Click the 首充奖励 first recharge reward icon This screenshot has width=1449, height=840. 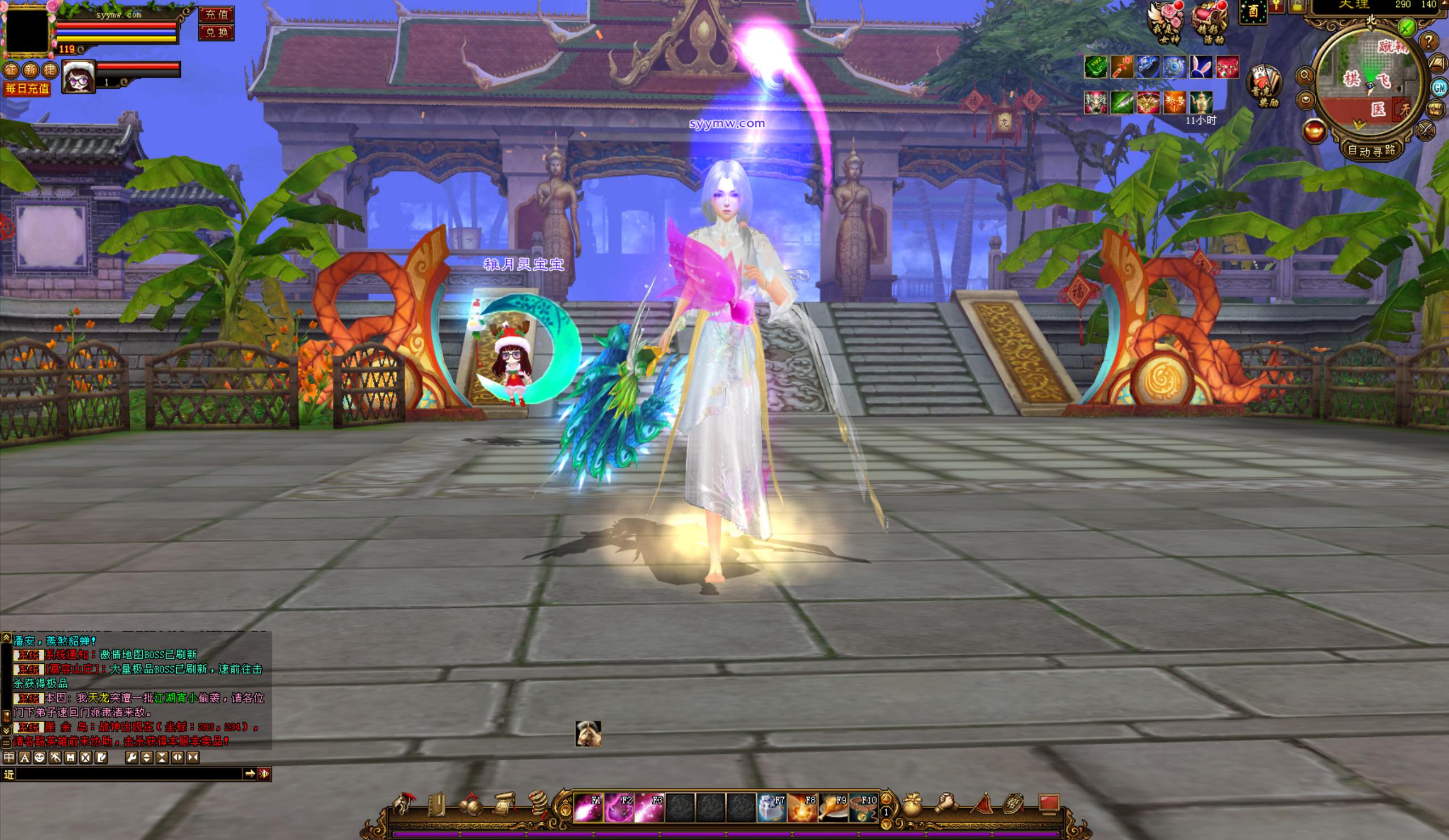[x=1264, y=86]
